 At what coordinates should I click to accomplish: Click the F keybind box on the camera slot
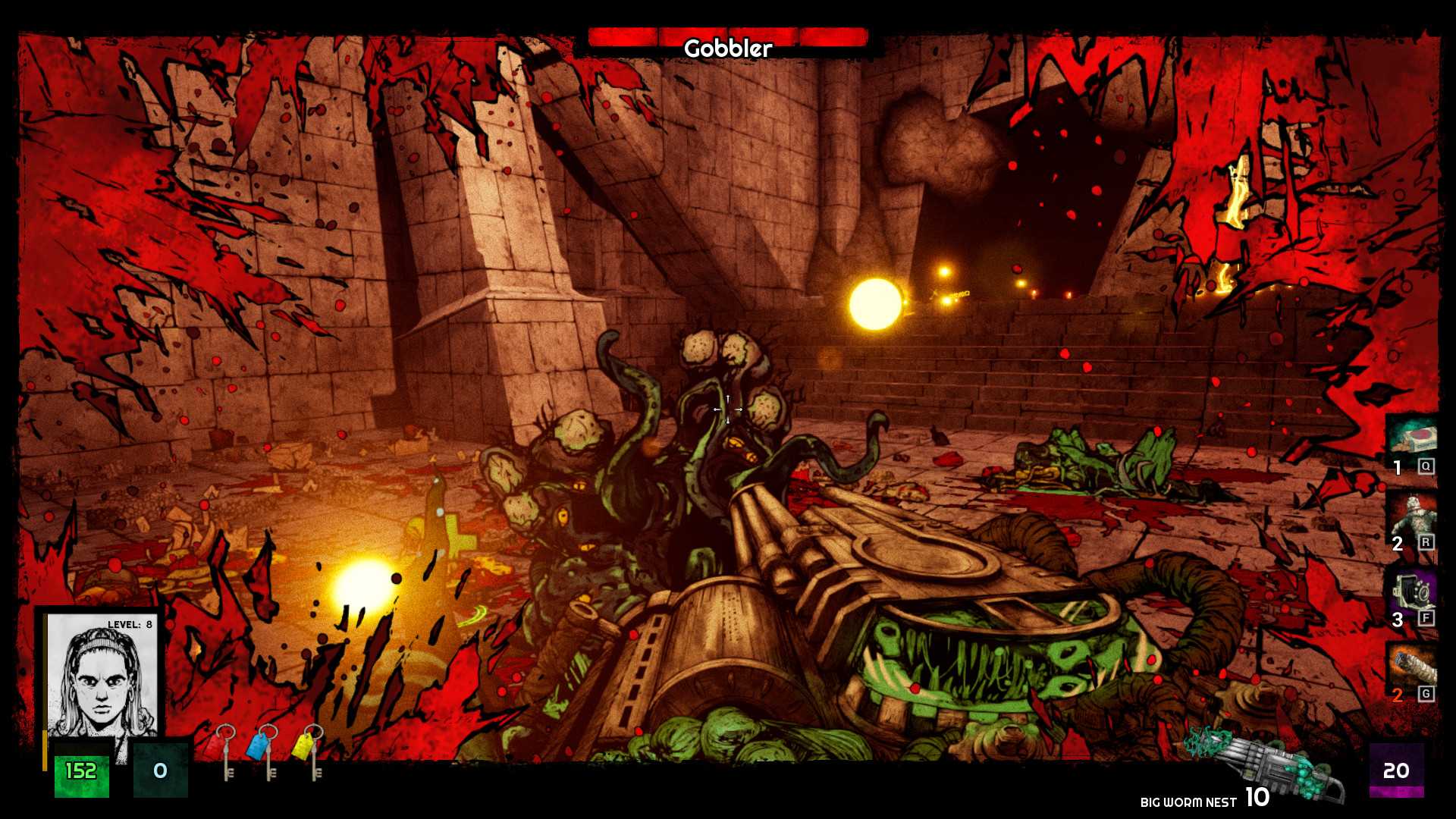click(x=1428, y=619)
